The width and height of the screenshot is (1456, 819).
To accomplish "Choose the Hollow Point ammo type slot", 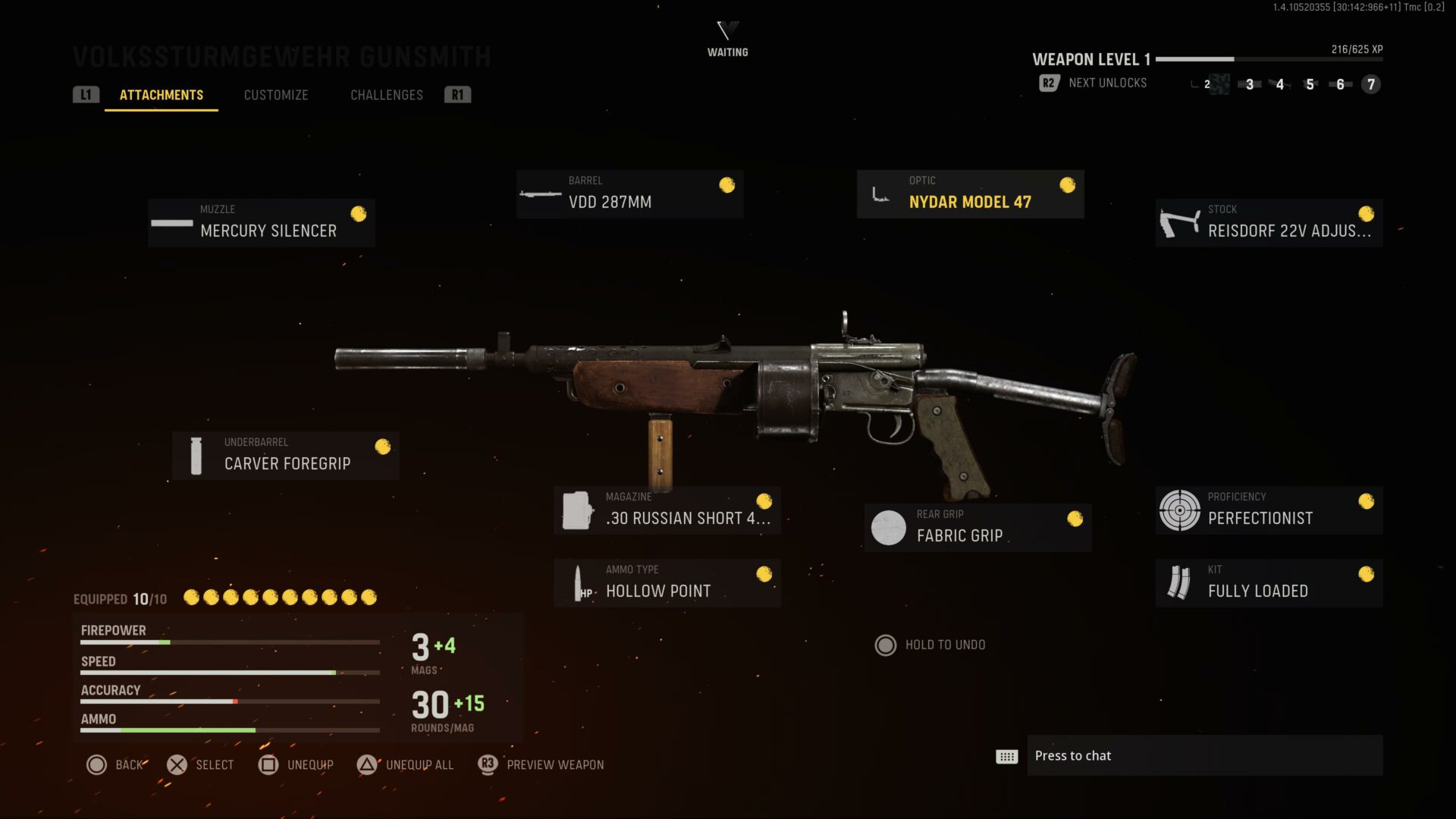I will (667, 583).
